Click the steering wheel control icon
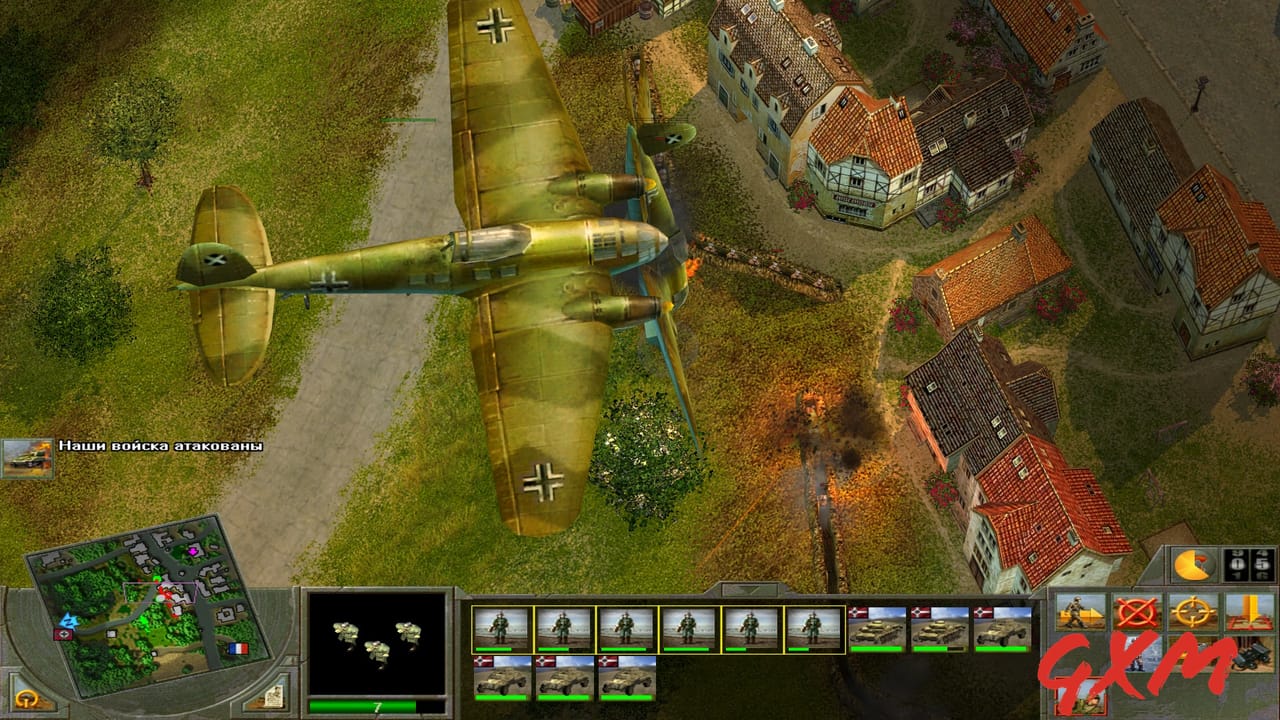The image size is (1280, 720). point(26,697)
